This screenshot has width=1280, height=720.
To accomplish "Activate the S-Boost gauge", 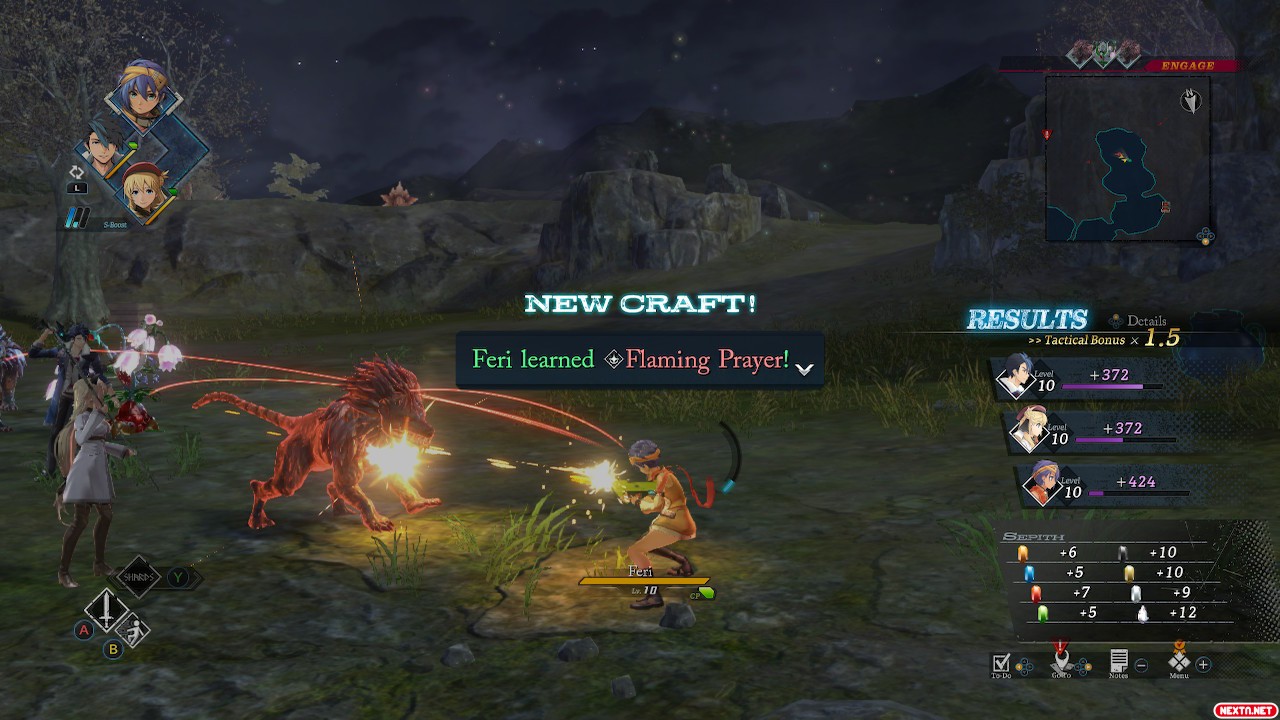I will click(78, 216).
